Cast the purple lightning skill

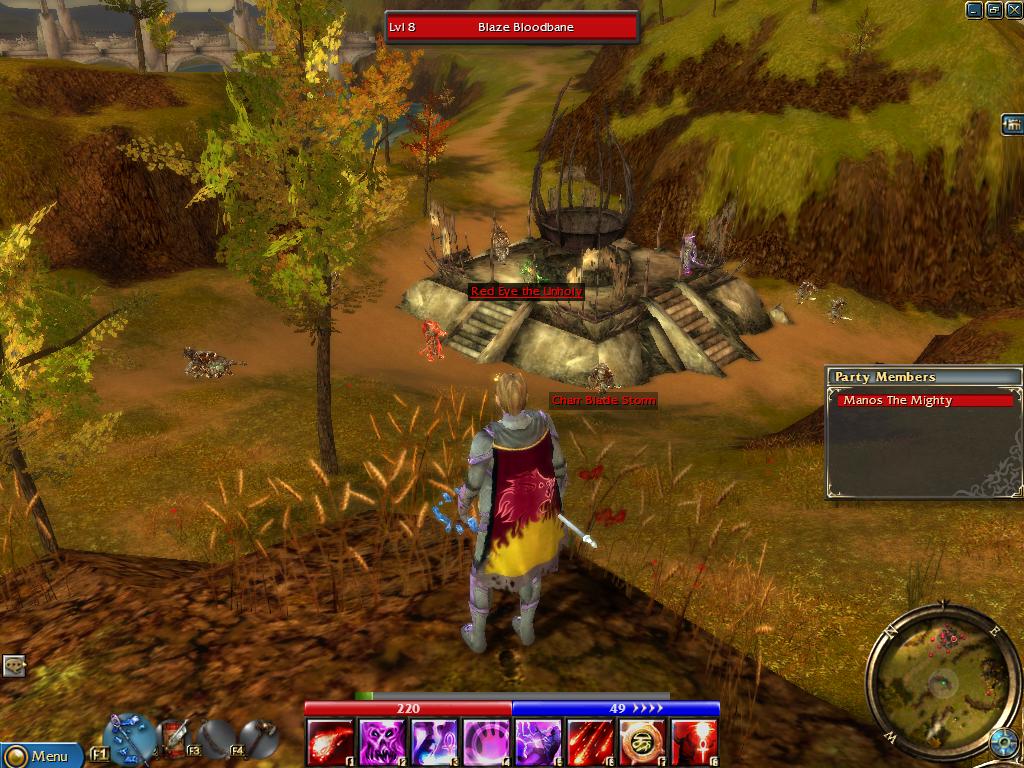pyautogui.click(x=538, y=743)
